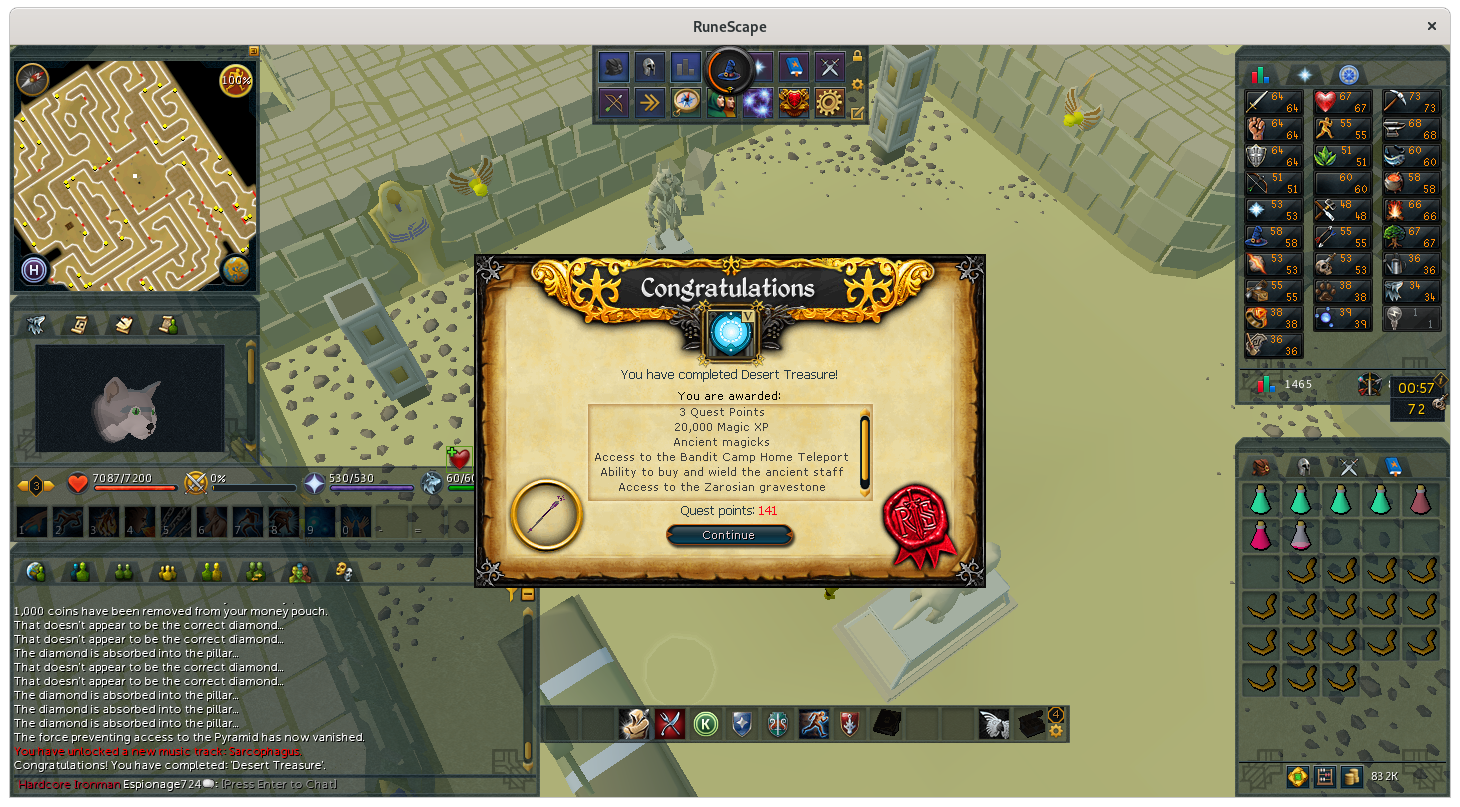Select the Mining skill pickaxe icon
The image size is (1460, 807).
pos(1398,101)
